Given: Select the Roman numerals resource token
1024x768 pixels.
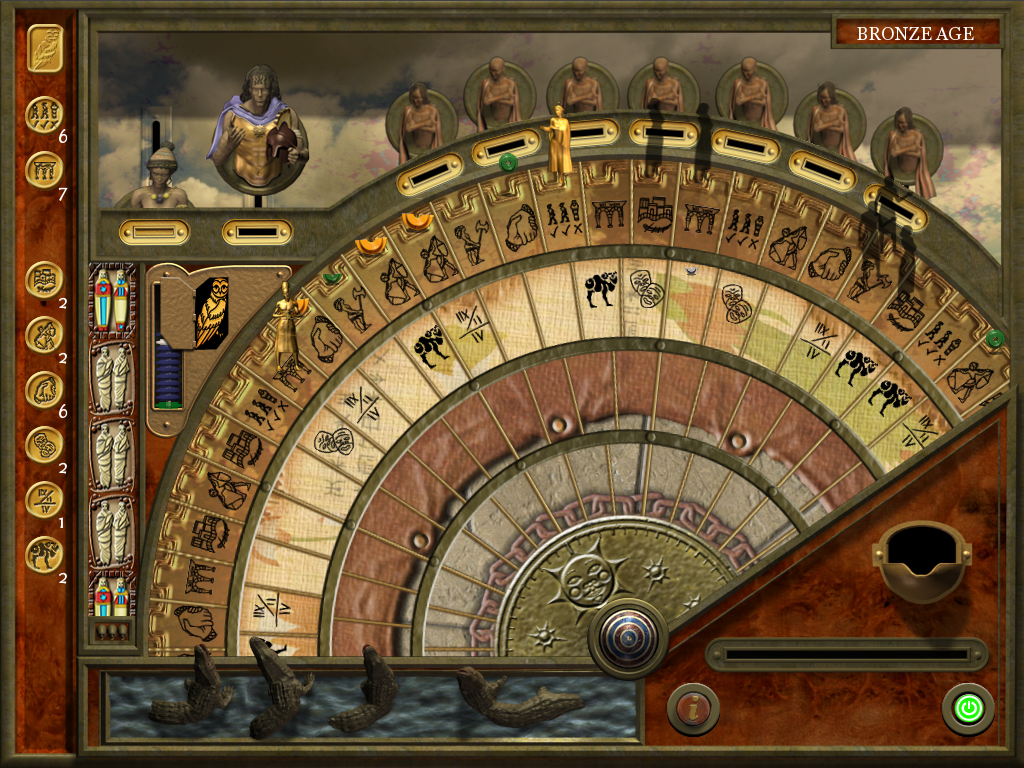Looking at the screenshot, I should 45,497.
